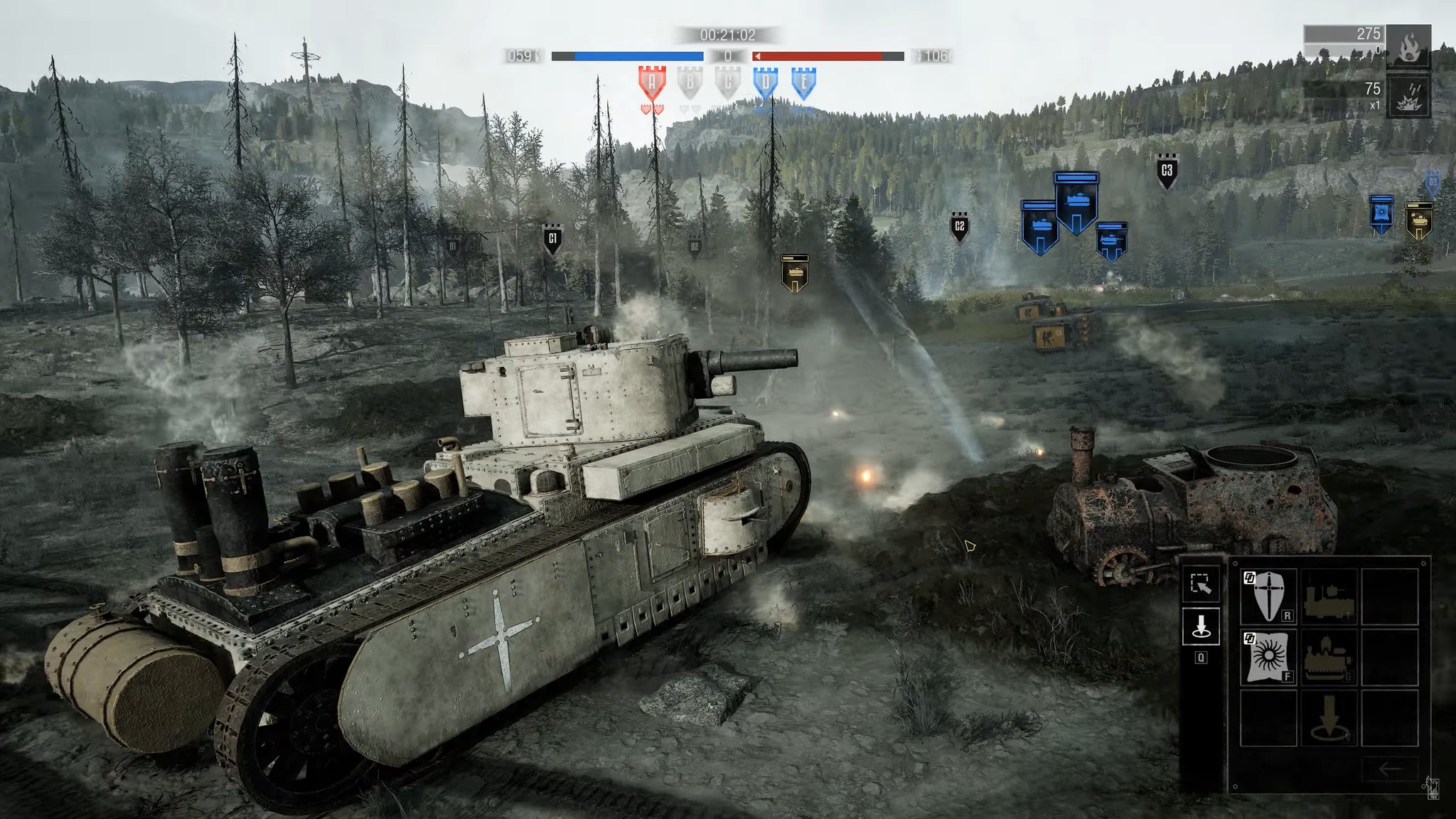Select blue capture point E

tap(803, 83)
